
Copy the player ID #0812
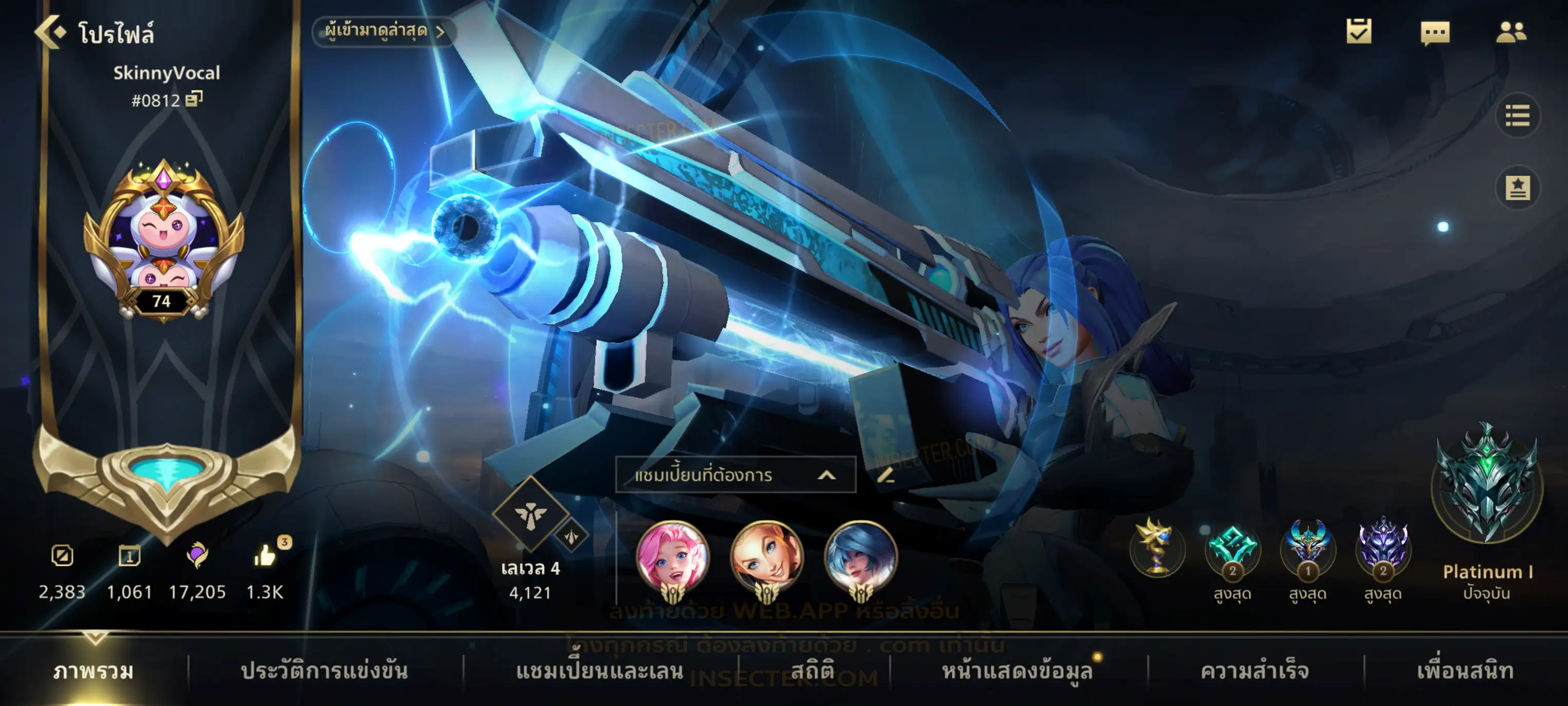click(194, 99)
